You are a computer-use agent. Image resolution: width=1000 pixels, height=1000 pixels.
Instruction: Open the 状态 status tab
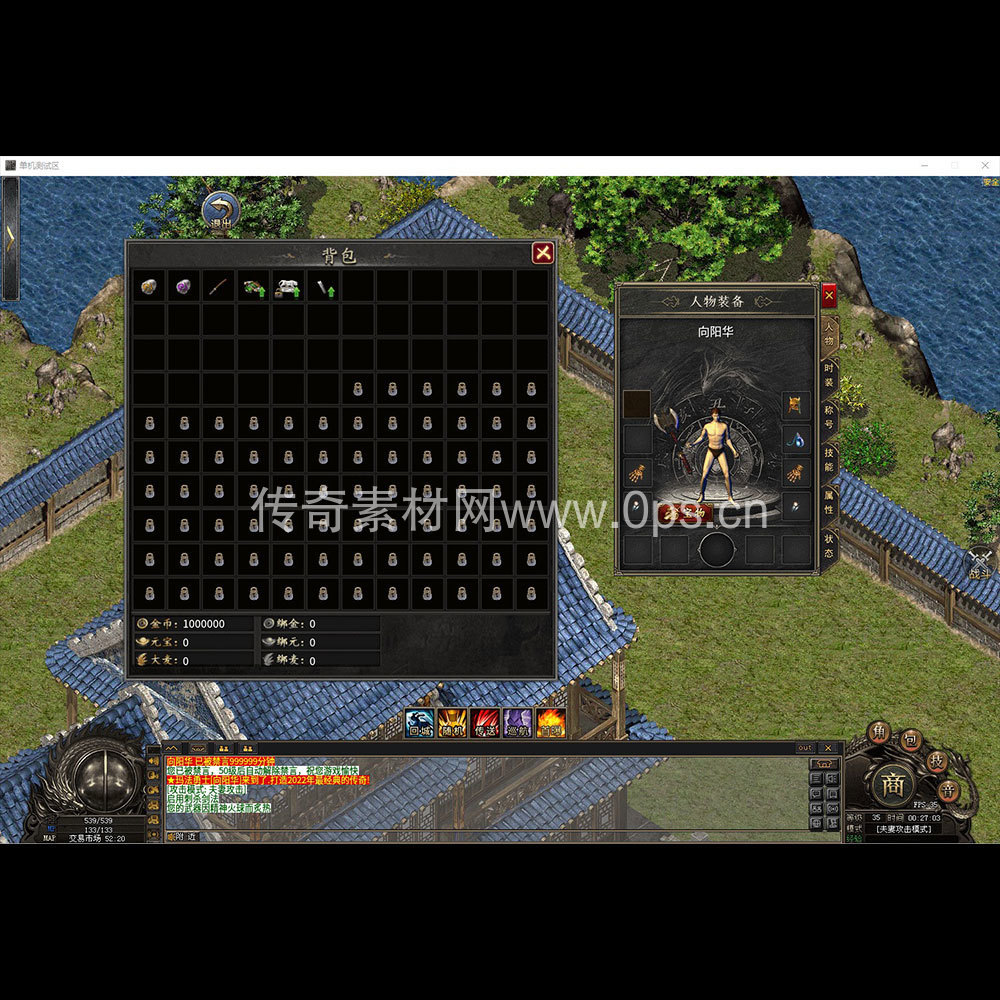(x=829, y=545)
